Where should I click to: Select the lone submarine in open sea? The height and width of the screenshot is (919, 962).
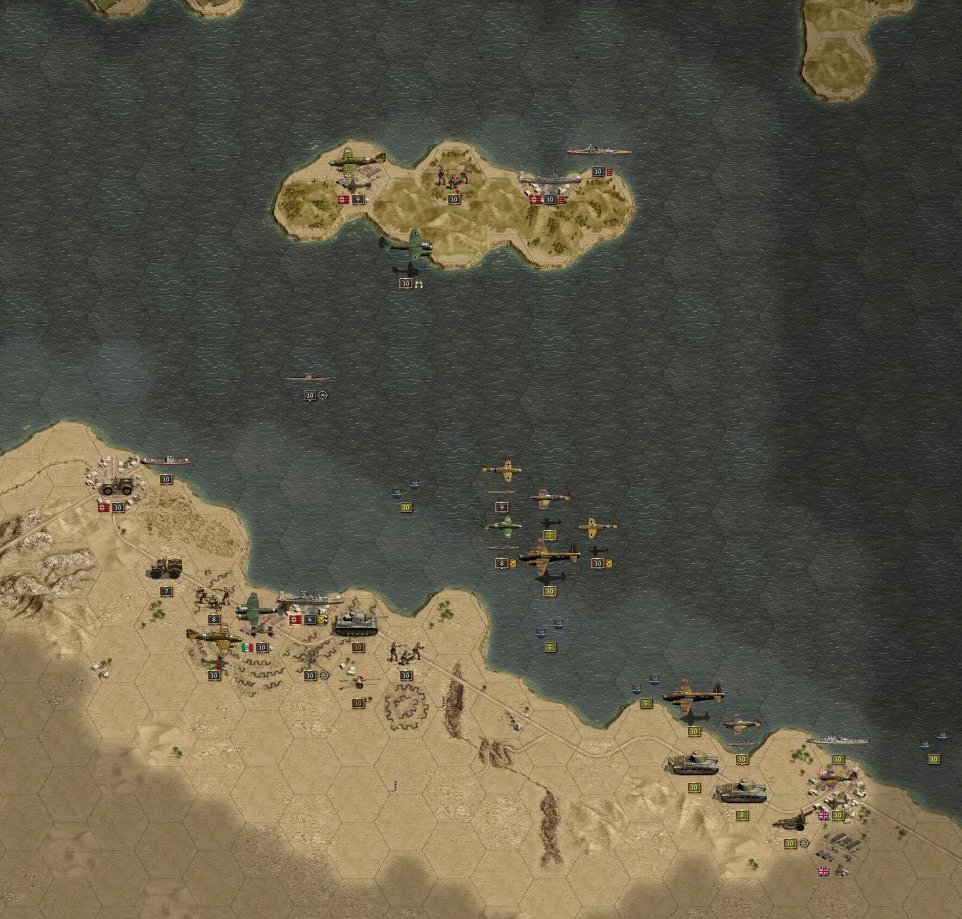coord(309,378)
